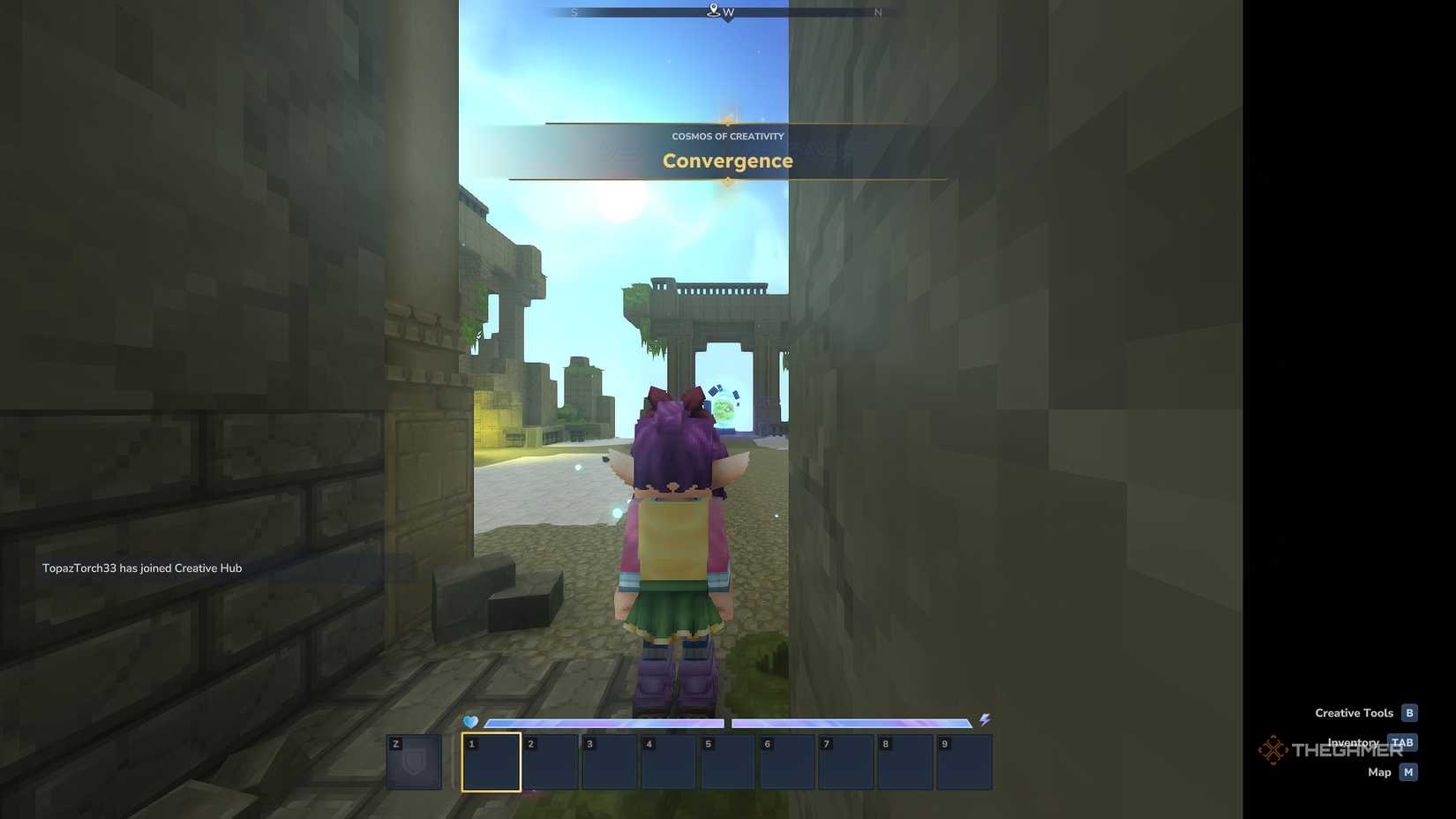The width and height of the screenshot is (1456, 819).
Task: Select hotbar slot 5
Action: point(727,762)
